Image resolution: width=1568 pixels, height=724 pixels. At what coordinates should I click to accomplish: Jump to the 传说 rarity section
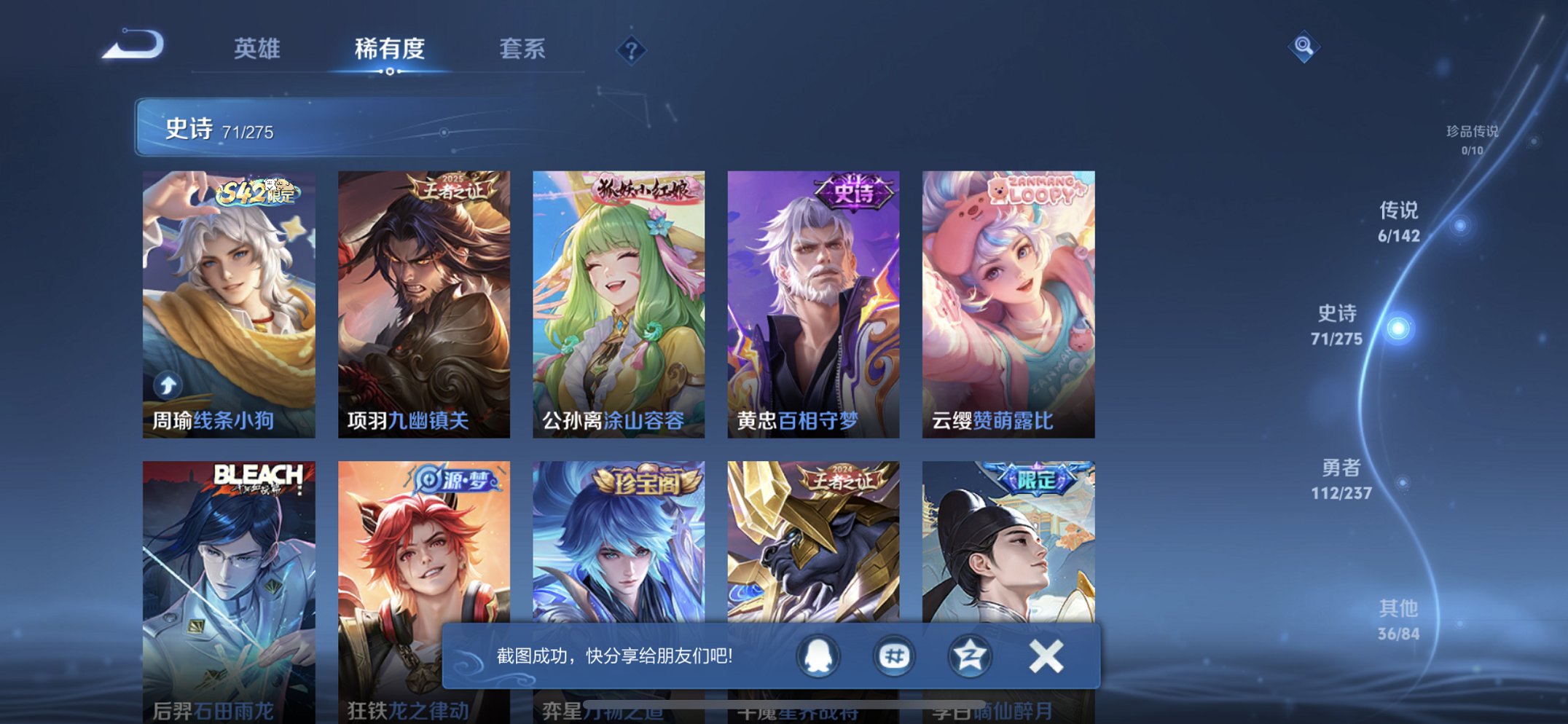(1400, 221)
